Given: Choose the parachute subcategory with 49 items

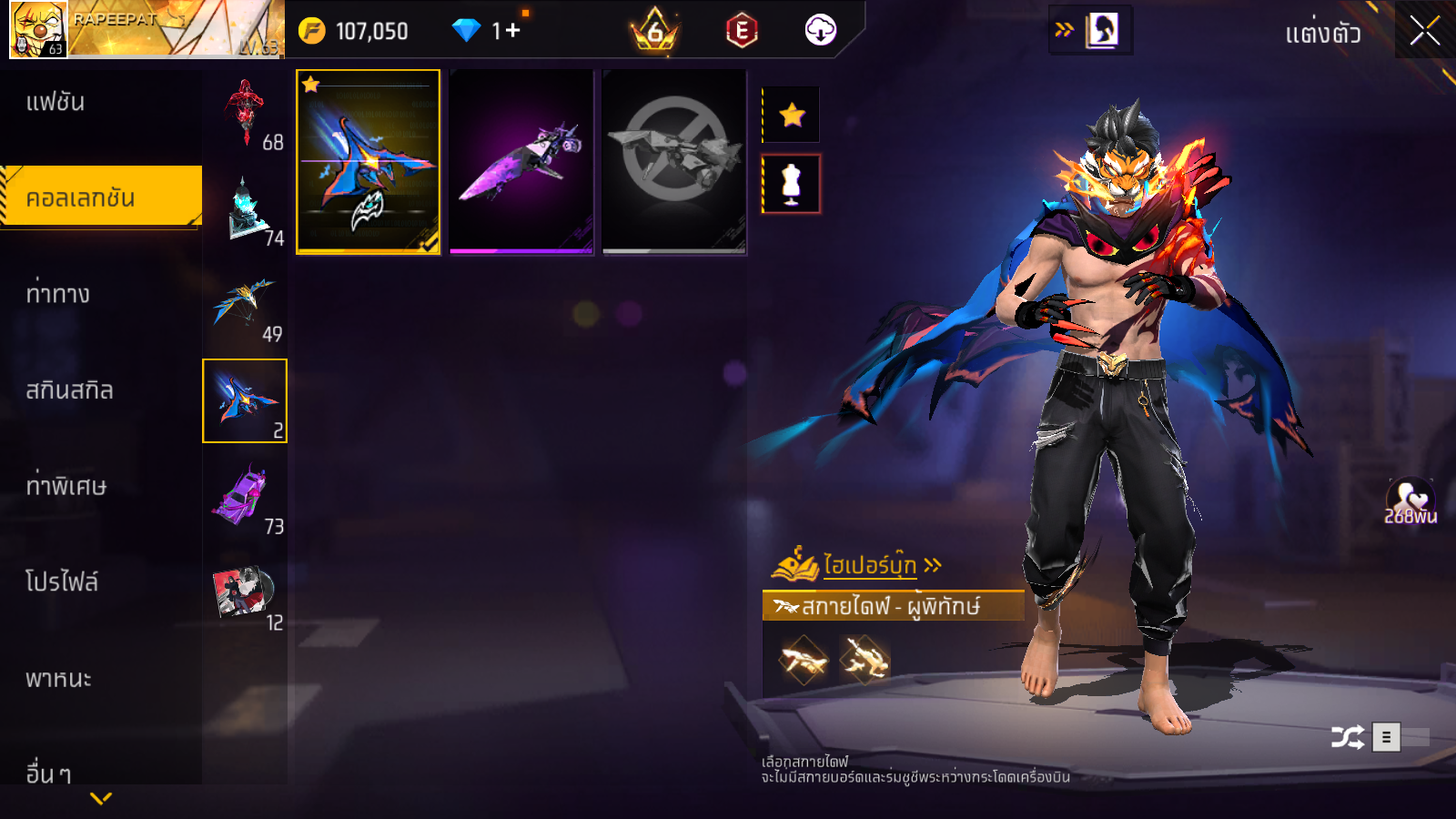Looking at the screenshot, I should tap(246, 307).
